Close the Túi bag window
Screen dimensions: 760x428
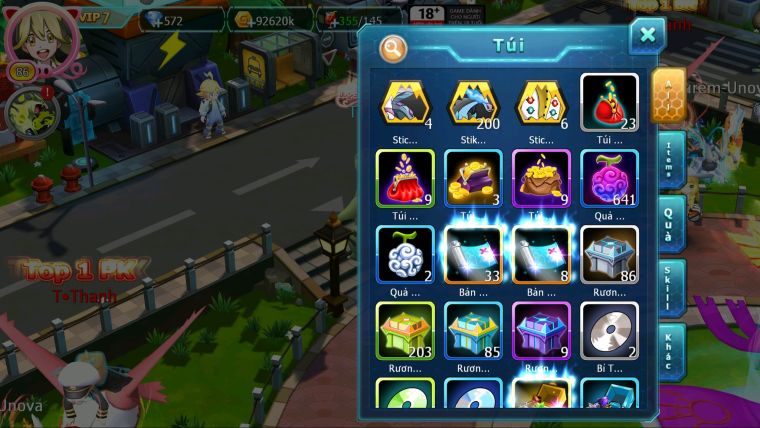647,36
